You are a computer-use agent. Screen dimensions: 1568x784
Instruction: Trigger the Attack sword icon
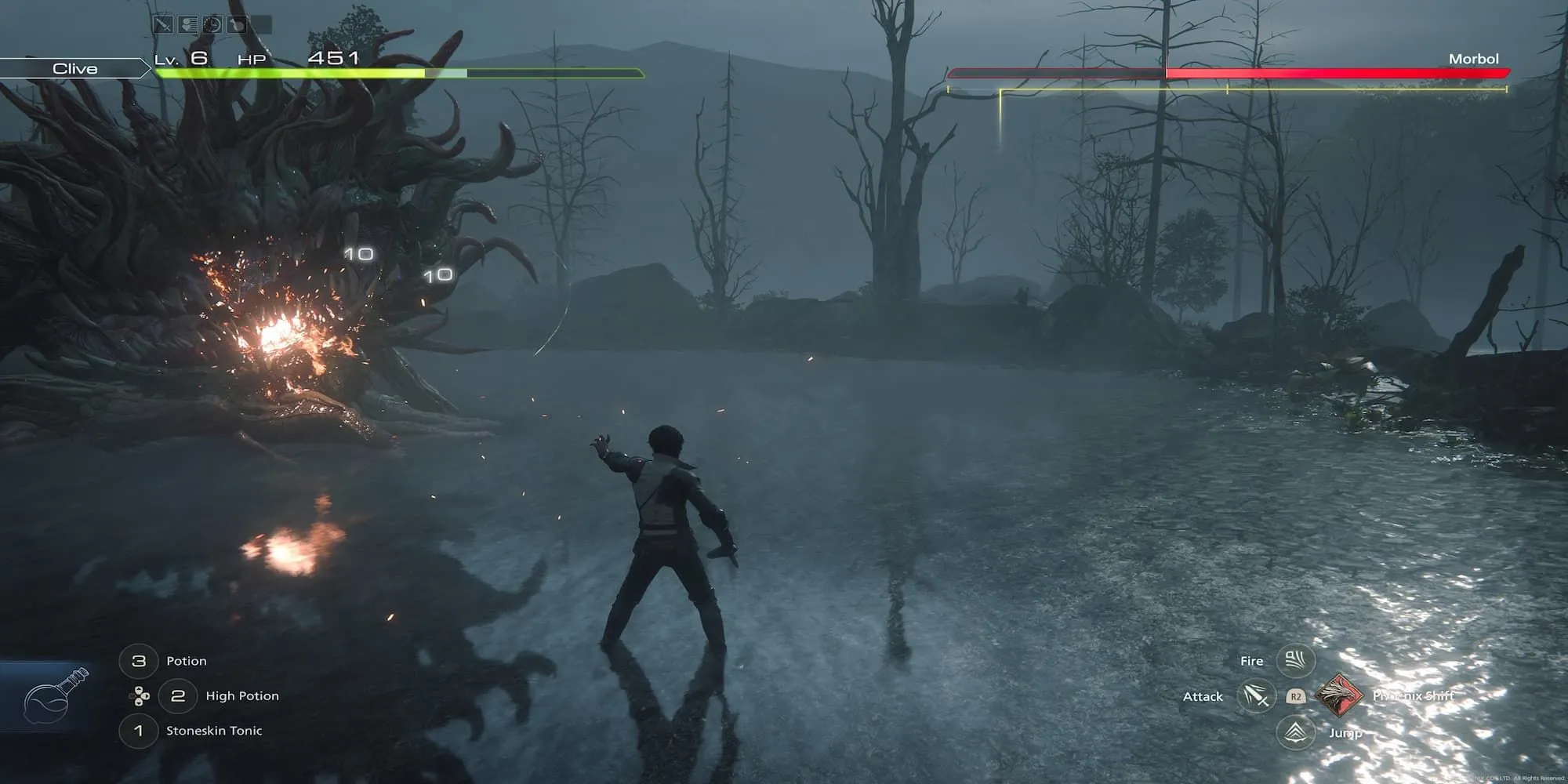point(1255,696)
